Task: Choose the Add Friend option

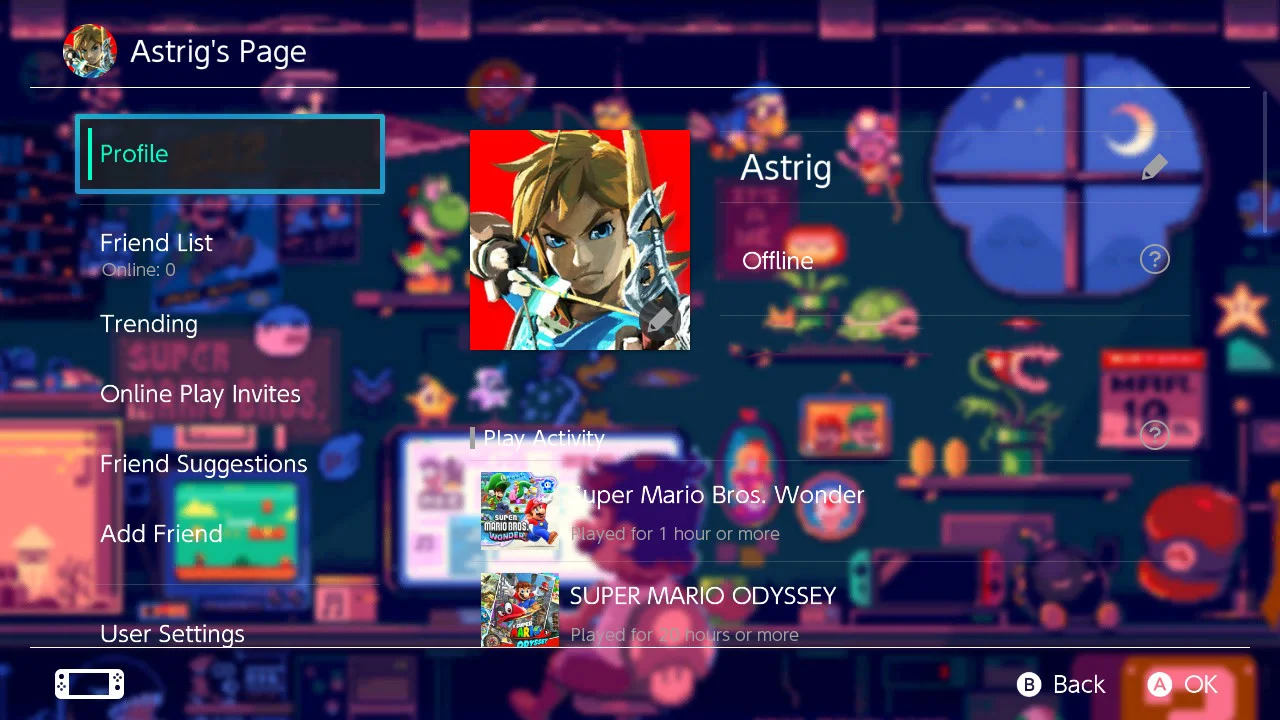Action: [x=161, y=534]
